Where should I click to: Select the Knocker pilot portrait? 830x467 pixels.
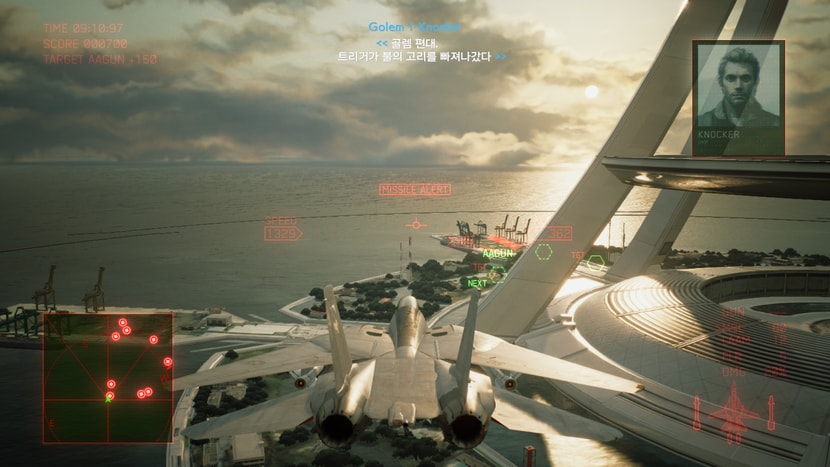coord(738,97)
